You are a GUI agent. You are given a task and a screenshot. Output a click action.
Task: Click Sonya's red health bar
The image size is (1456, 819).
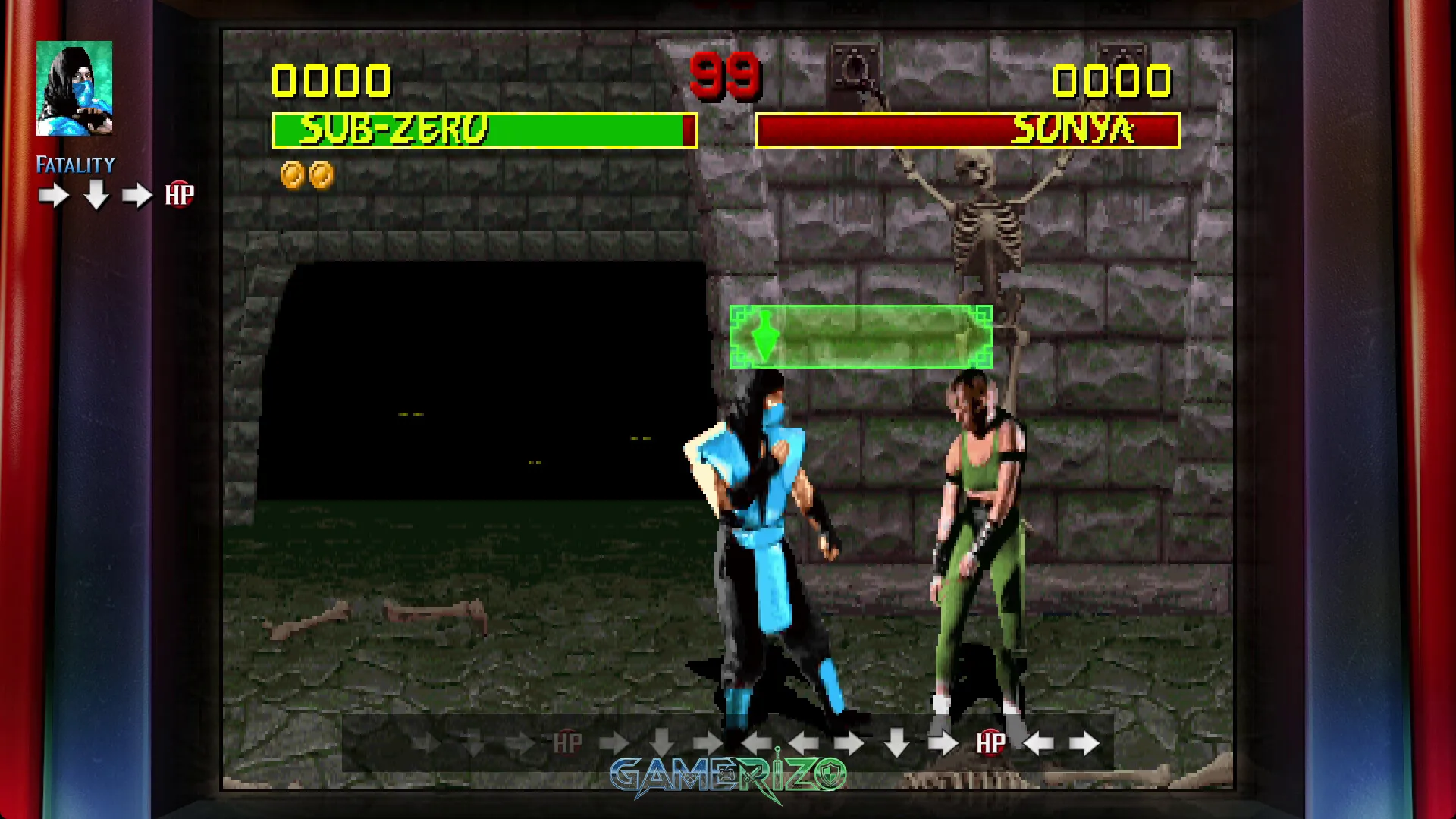[969, 129]
